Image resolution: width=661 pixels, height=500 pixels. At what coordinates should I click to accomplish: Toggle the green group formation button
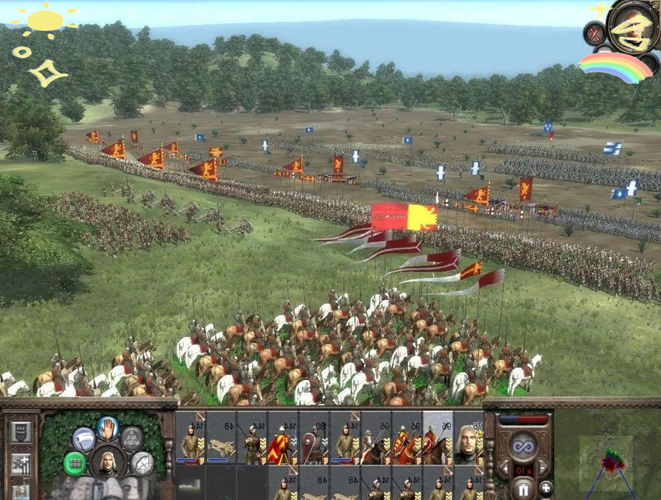coord(74,463)
